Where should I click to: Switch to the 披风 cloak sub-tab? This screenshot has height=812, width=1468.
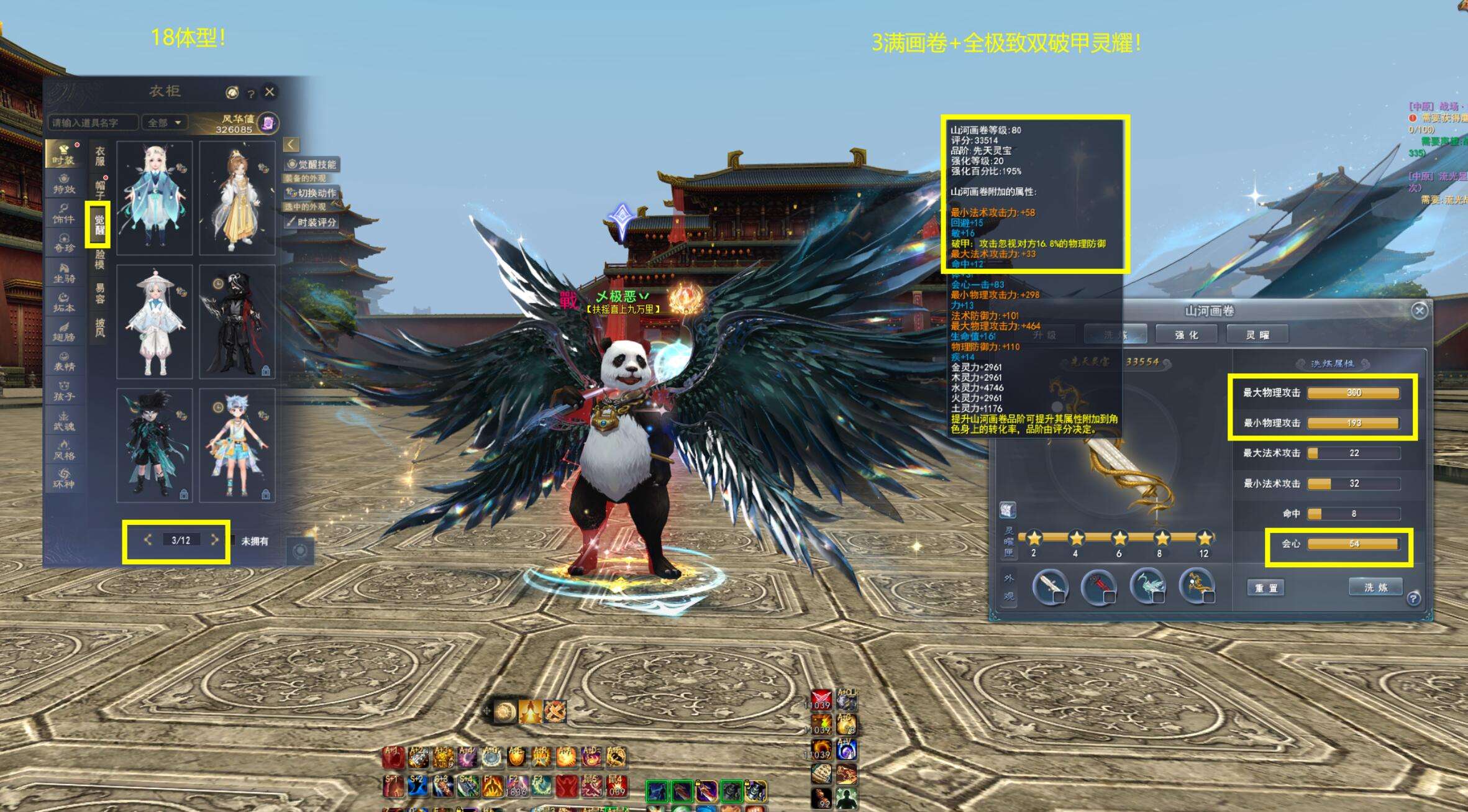pos(99,327)
